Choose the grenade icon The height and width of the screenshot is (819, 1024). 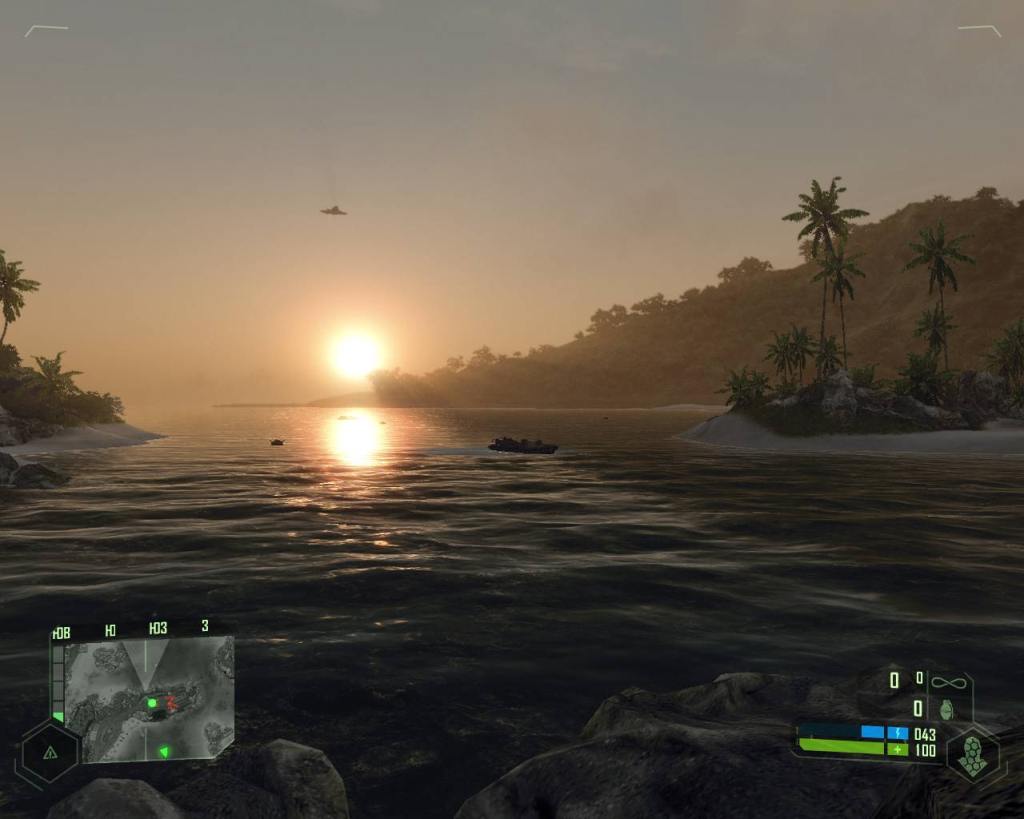[x=946, y=709]
